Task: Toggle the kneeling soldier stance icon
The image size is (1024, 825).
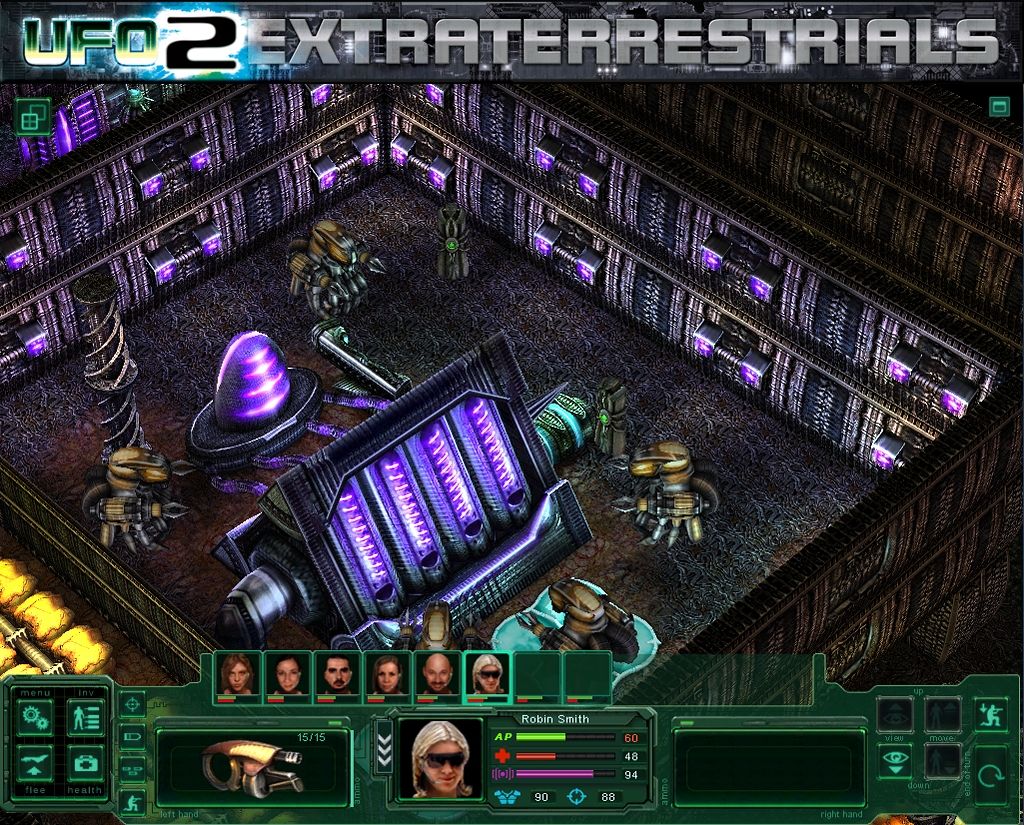Action: tap(131, 802)
